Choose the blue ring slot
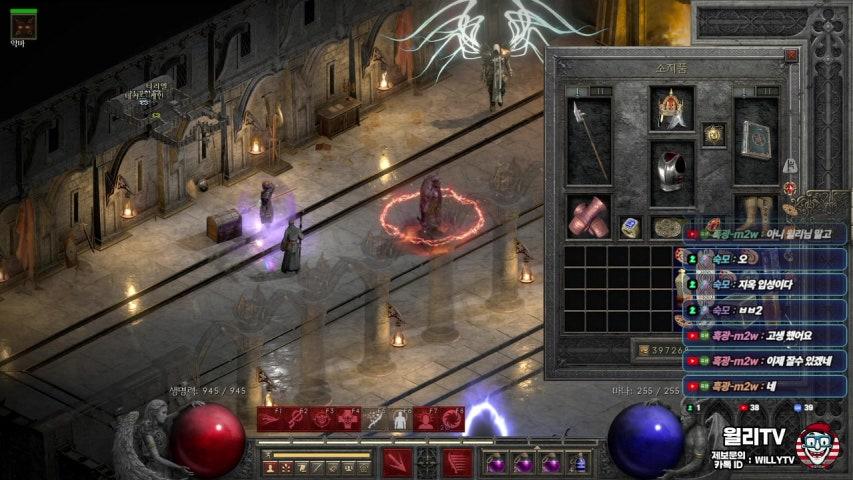The image size is (853, 480). point(630,227)
